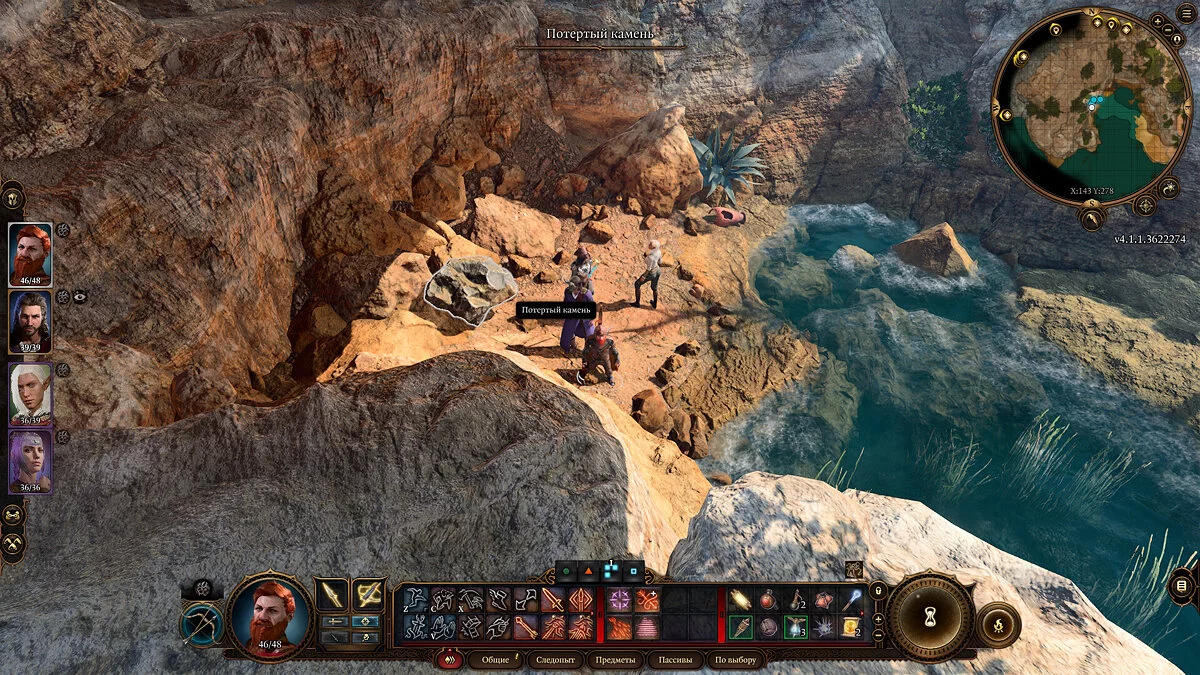Select the red-bearded dwarf party portrait

(x=30, y=254)
